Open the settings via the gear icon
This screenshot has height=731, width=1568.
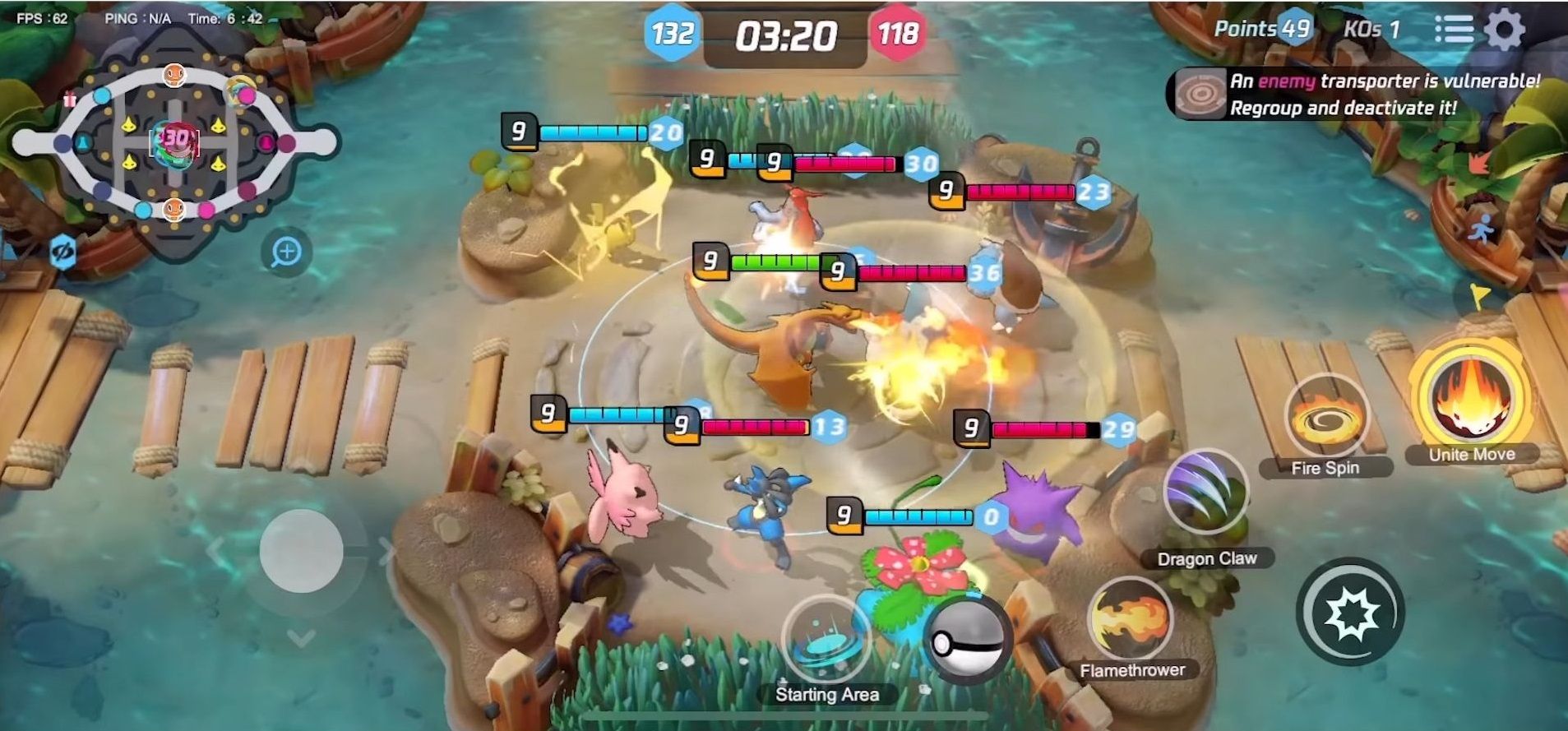(1506, 28)
